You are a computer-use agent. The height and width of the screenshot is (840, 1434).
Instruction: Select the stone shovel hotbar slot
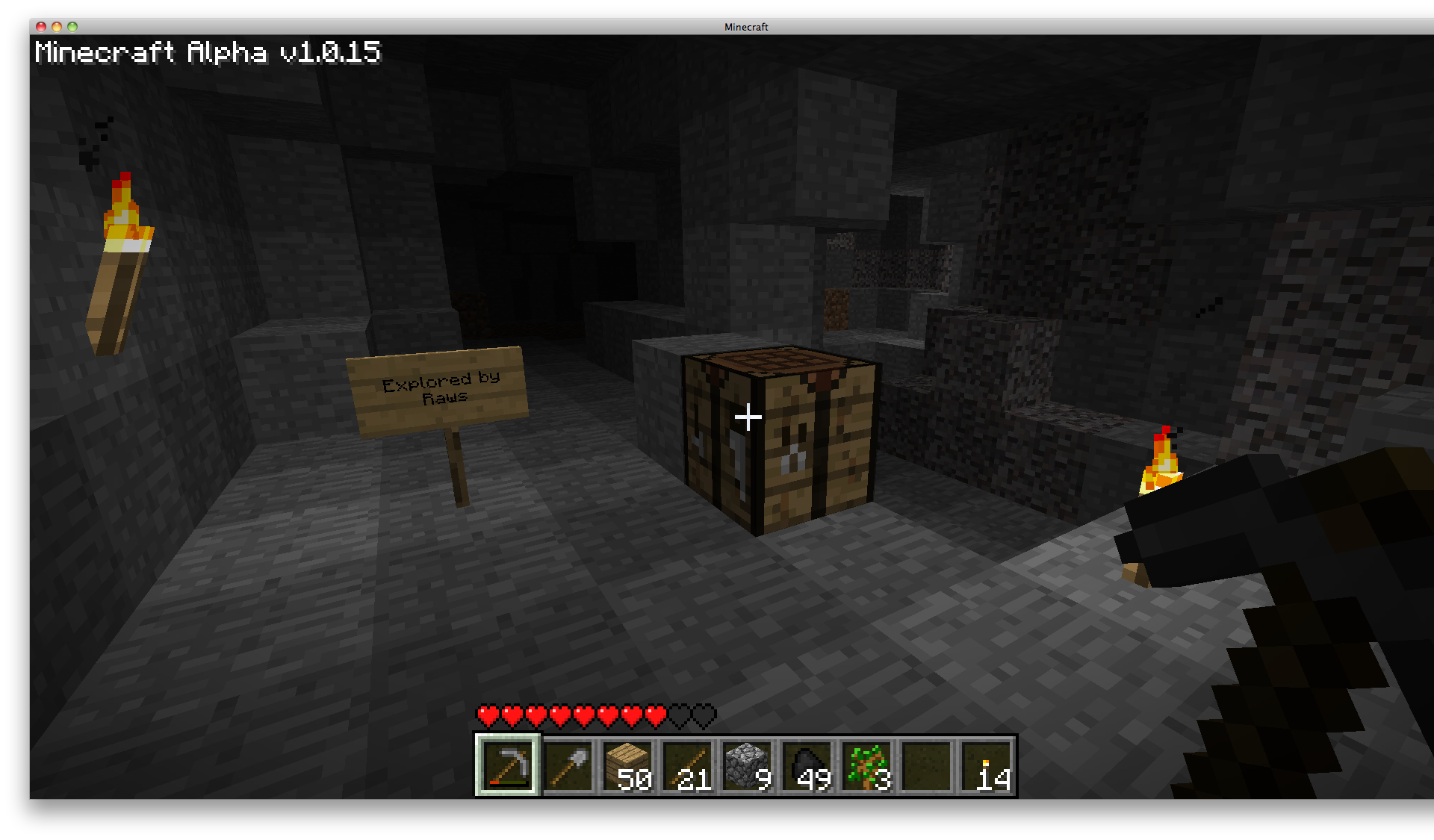pos(568,765)
